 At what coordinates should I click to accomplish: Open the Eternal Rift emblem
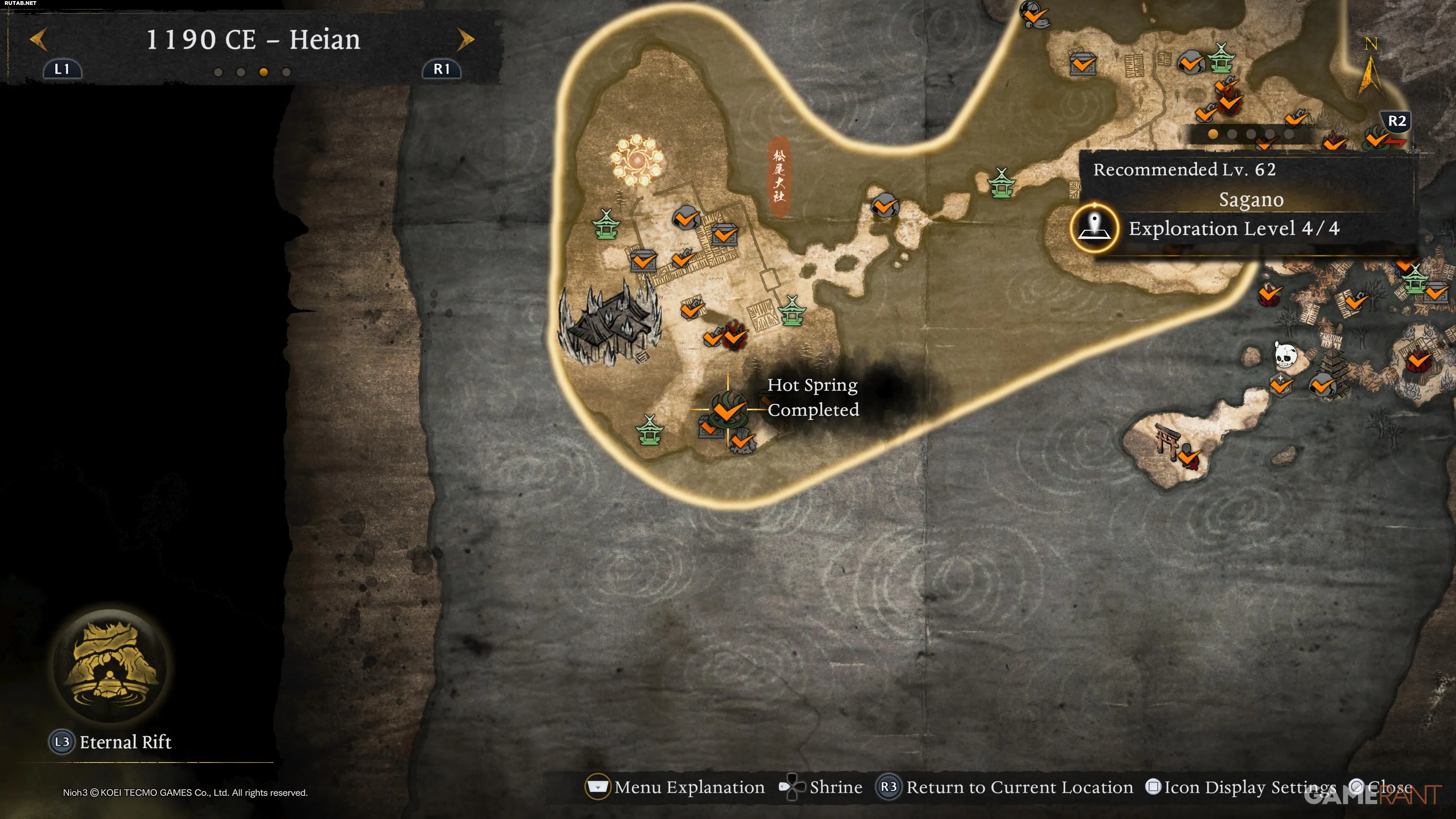point(110,665)
